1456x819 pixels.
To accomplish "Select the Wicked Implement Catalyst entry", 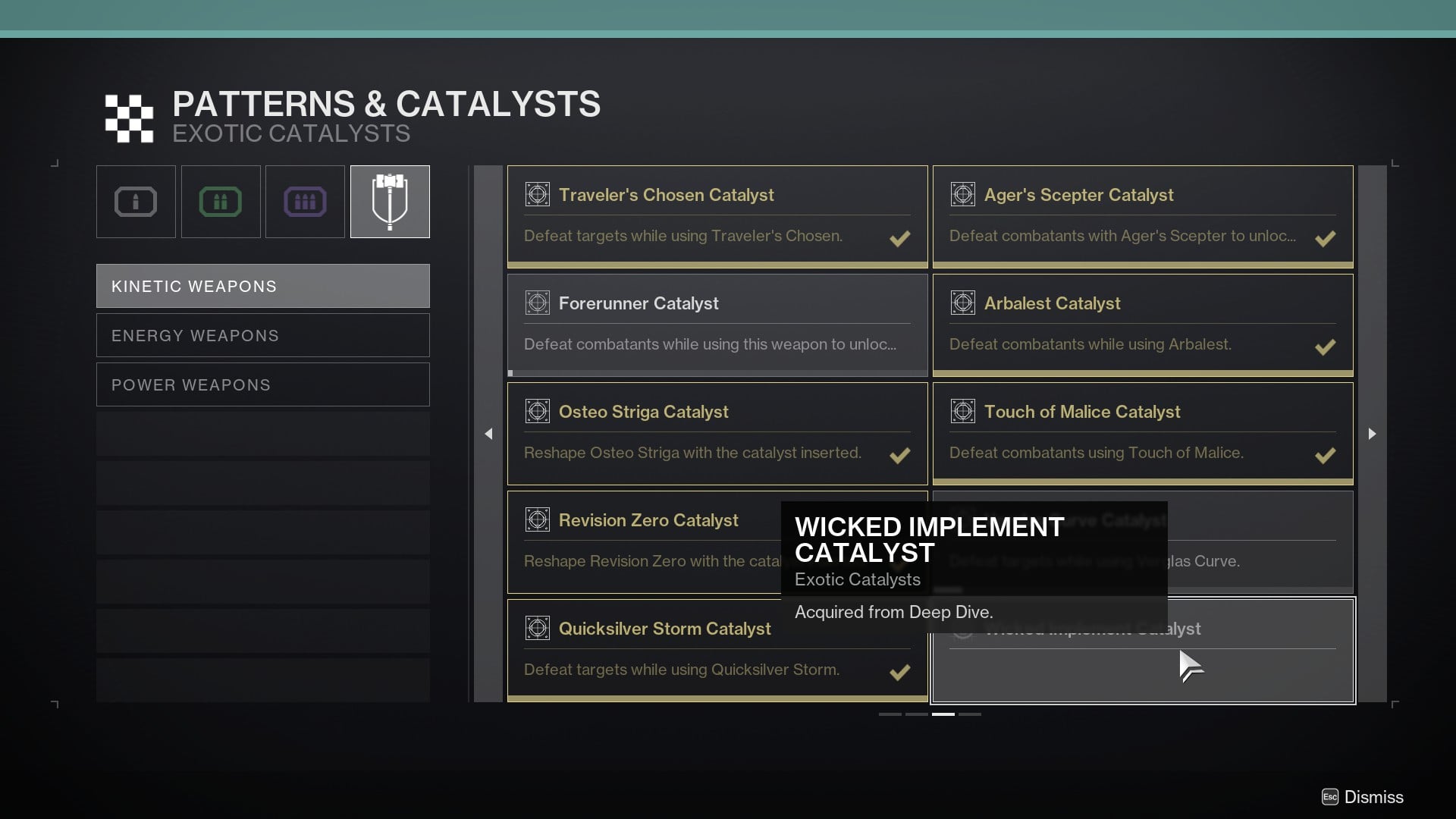I will point(1143,651).
